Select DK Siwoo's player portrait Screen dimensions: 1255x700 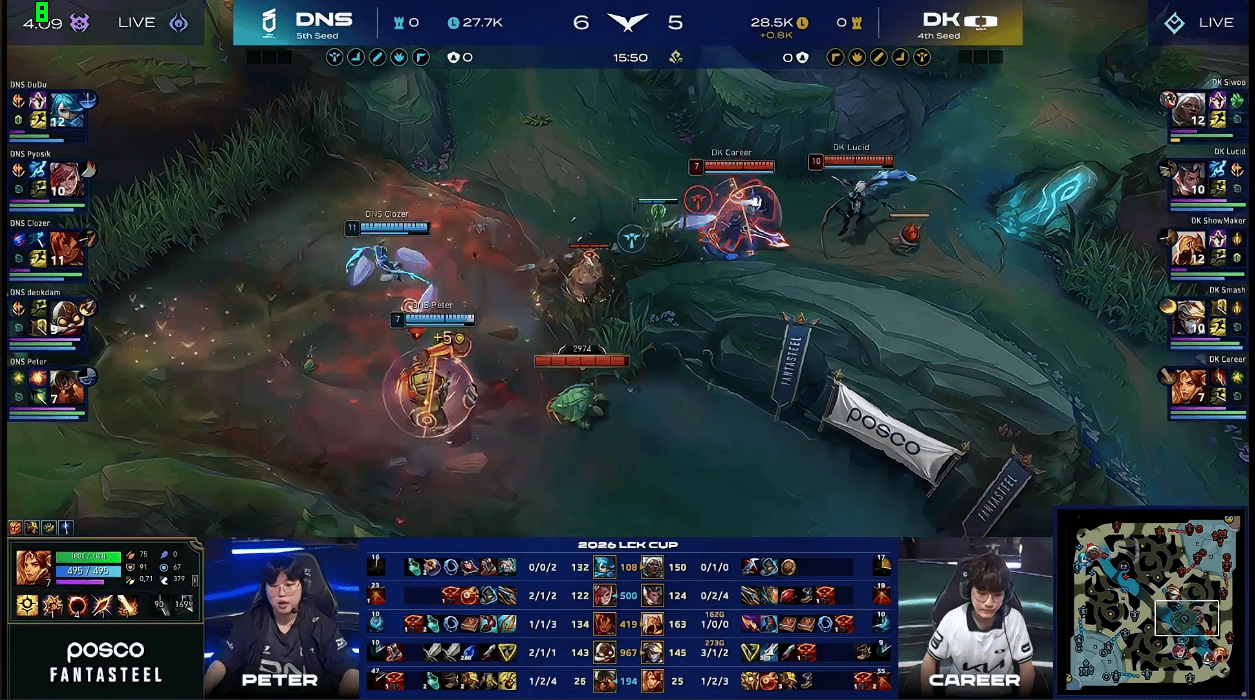click(1190, 110)
